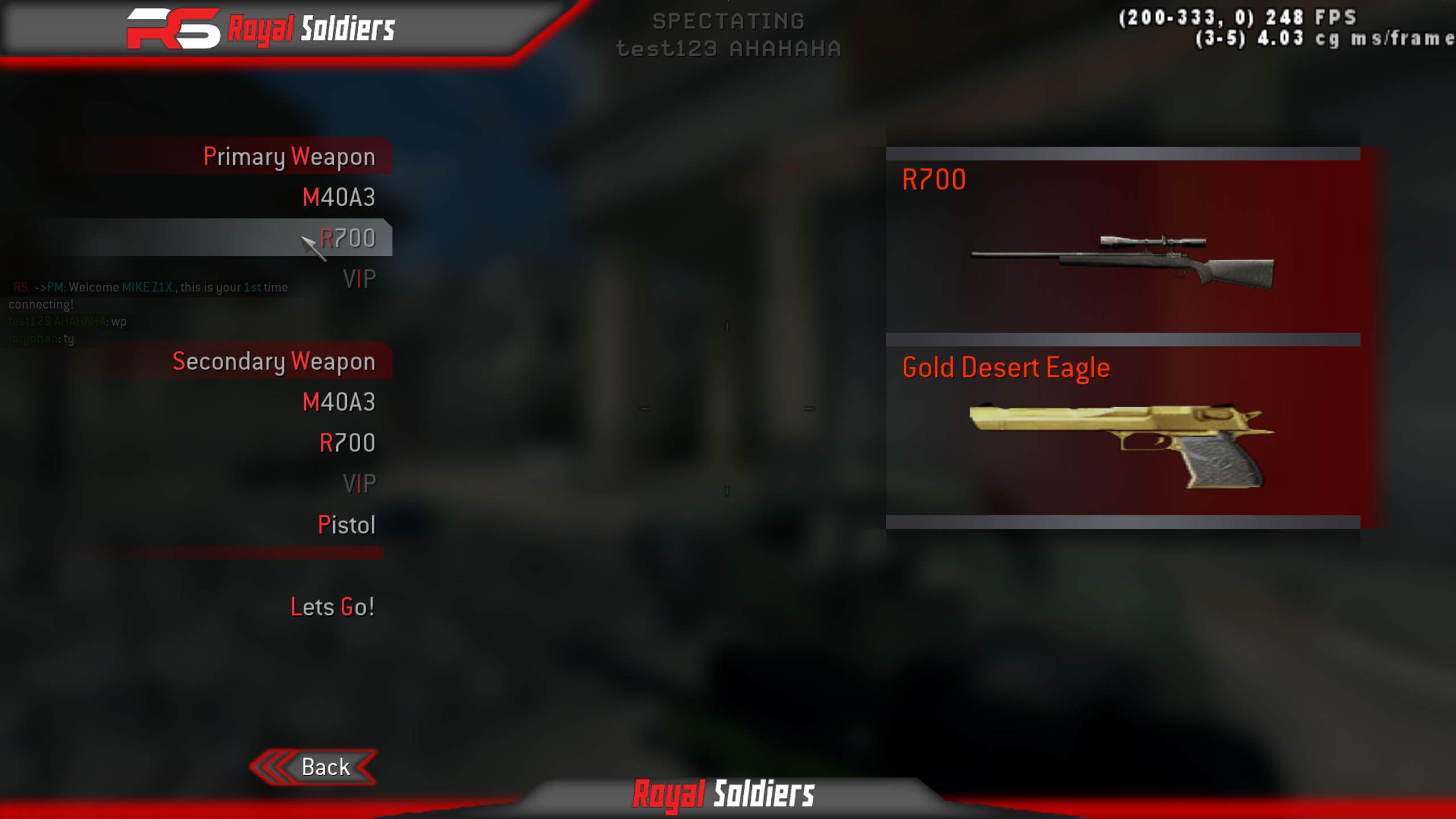Expand the Primary Weapon section header
This screenshot has height=819, width=1456.
290,156
